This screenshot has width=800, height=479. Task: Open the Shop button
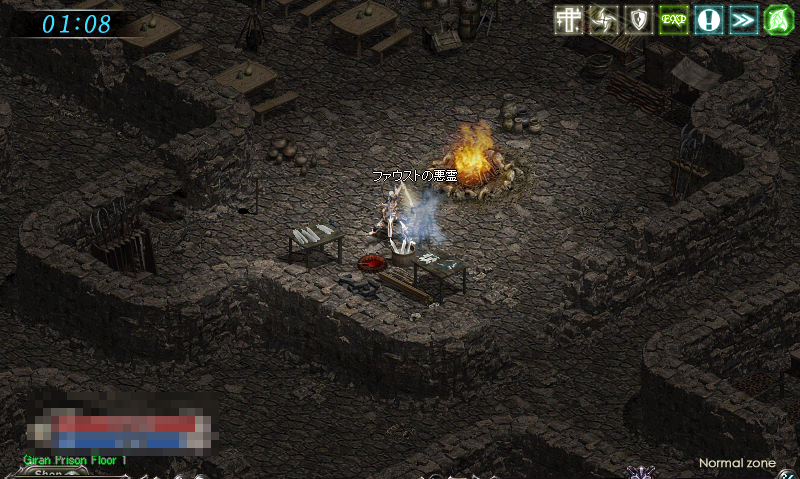[x=49, y=473]
